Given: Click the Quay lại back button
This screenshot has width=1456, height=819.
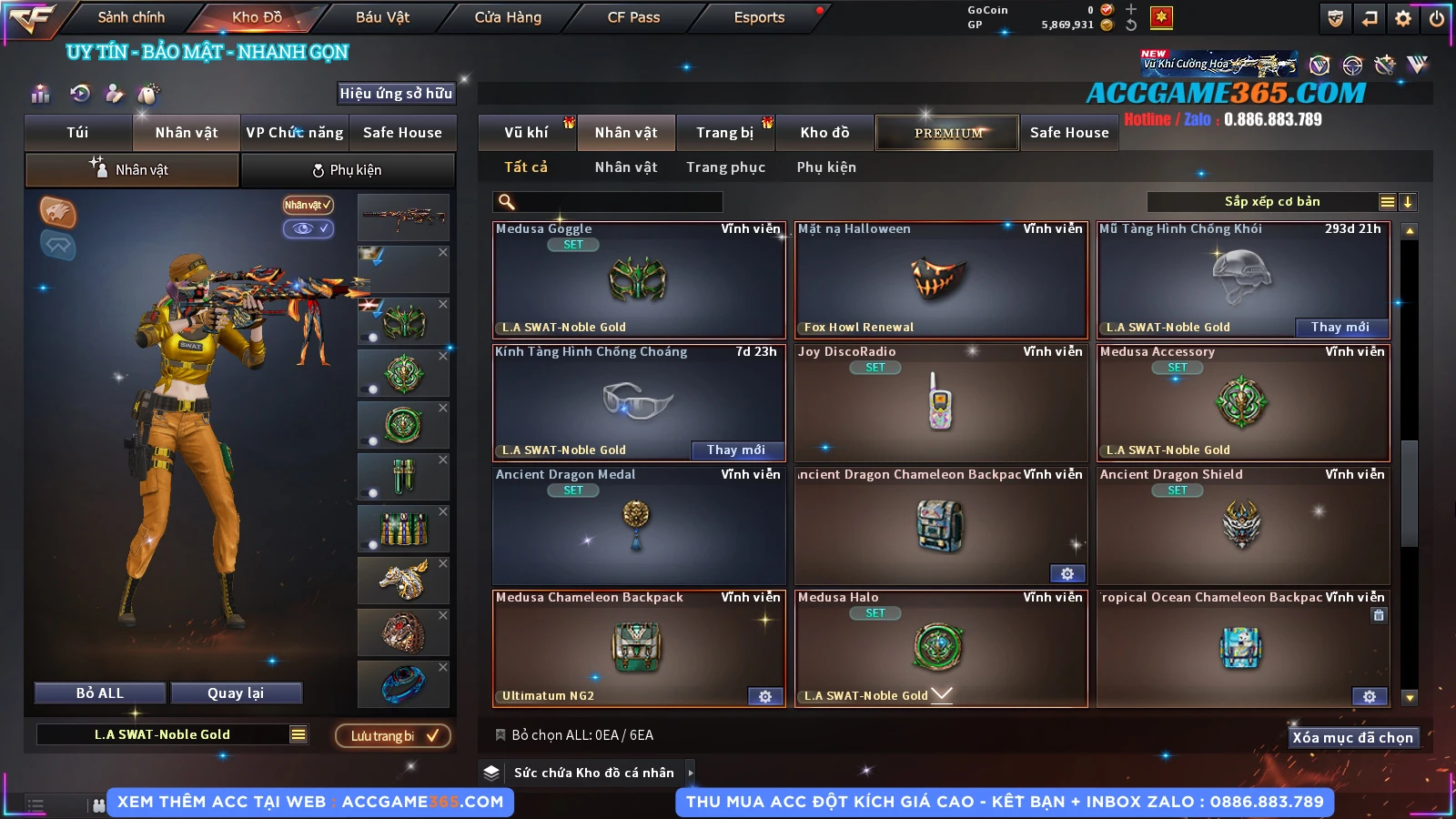Looking at the screenshot, I should (236, 693).
